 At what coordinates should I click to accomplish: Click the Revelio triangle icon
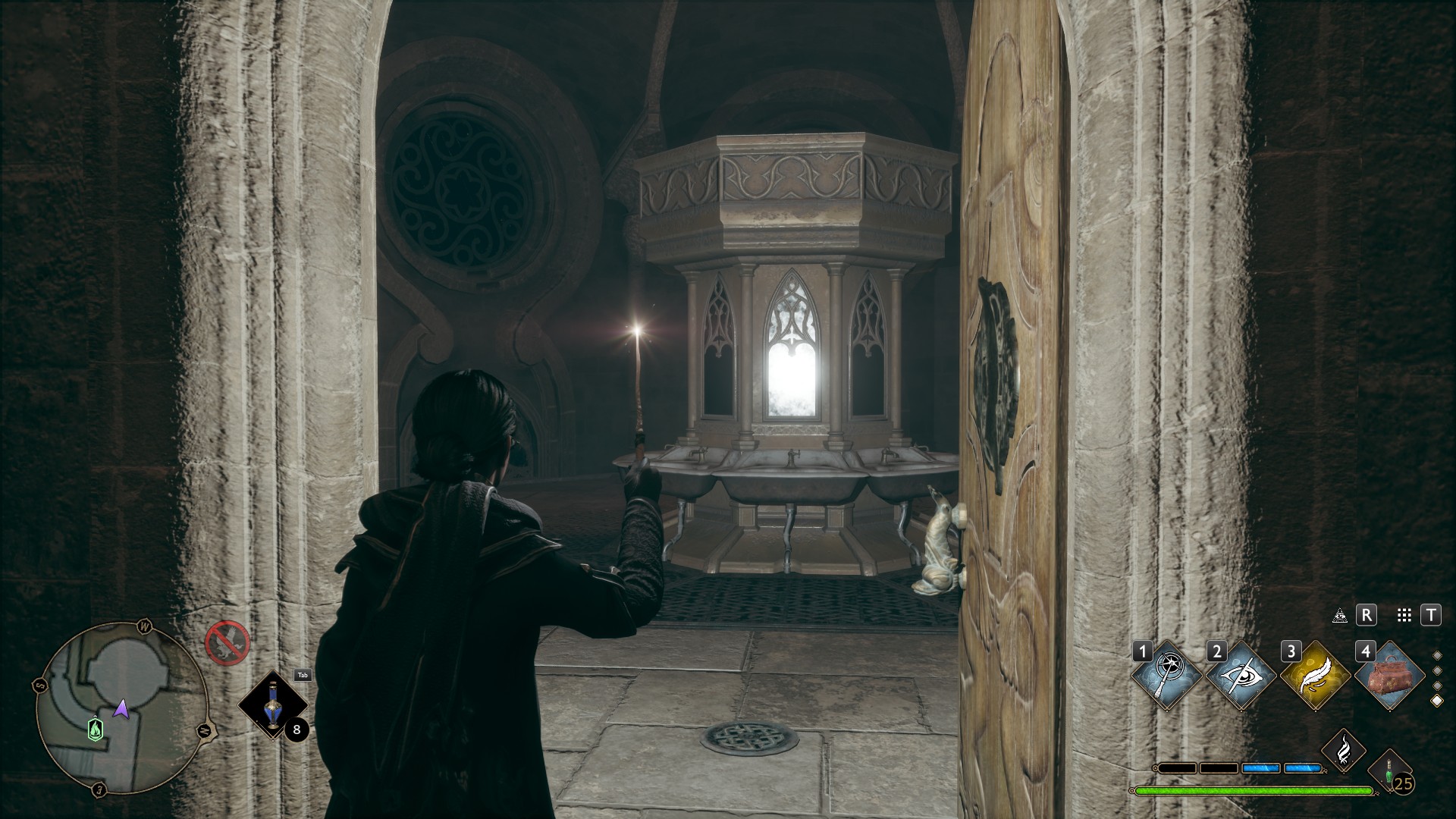(1340, 616)
